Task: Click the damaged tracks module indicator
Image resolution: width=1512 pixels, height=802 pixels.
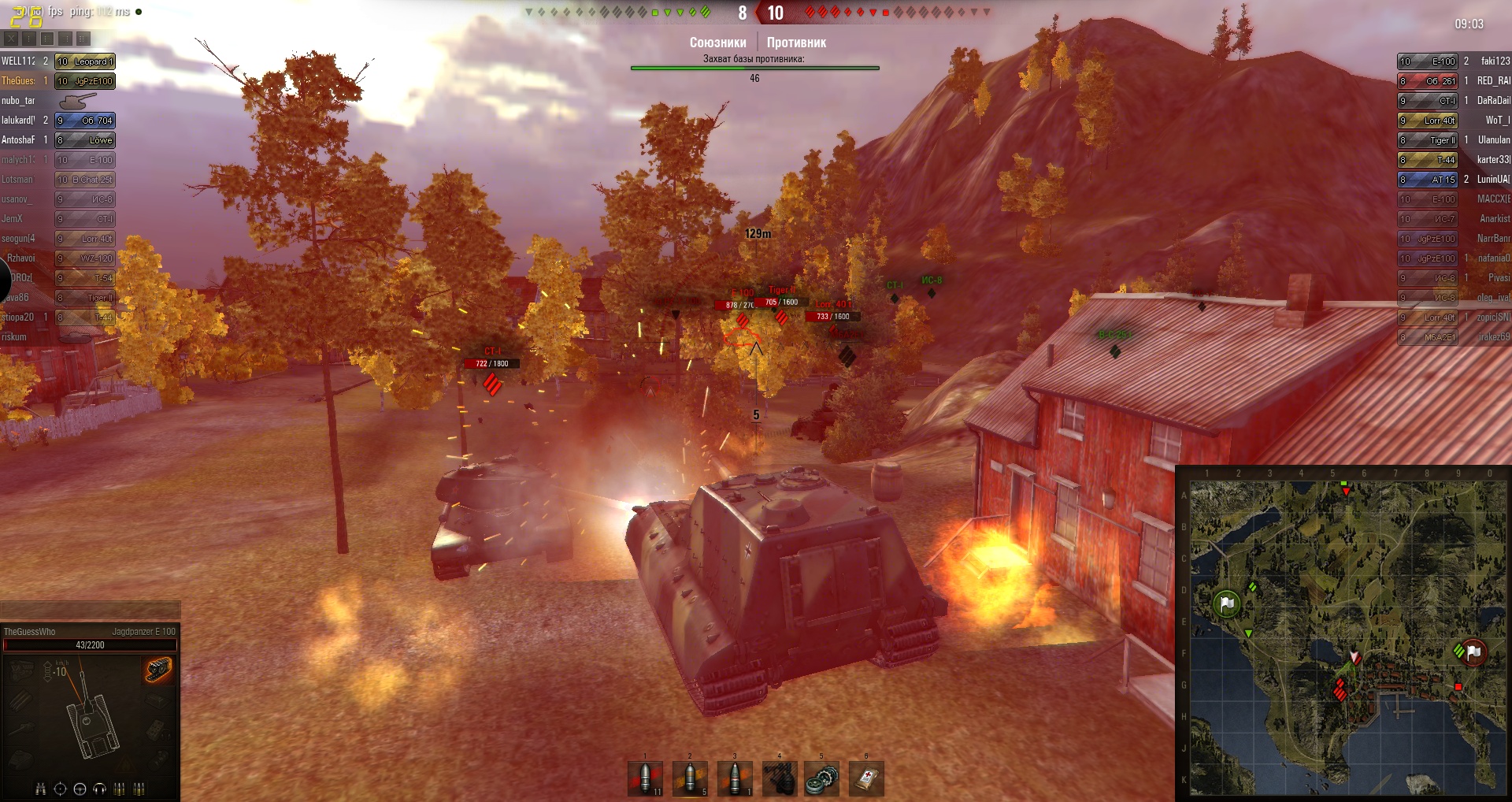Action: pos(158,670)
